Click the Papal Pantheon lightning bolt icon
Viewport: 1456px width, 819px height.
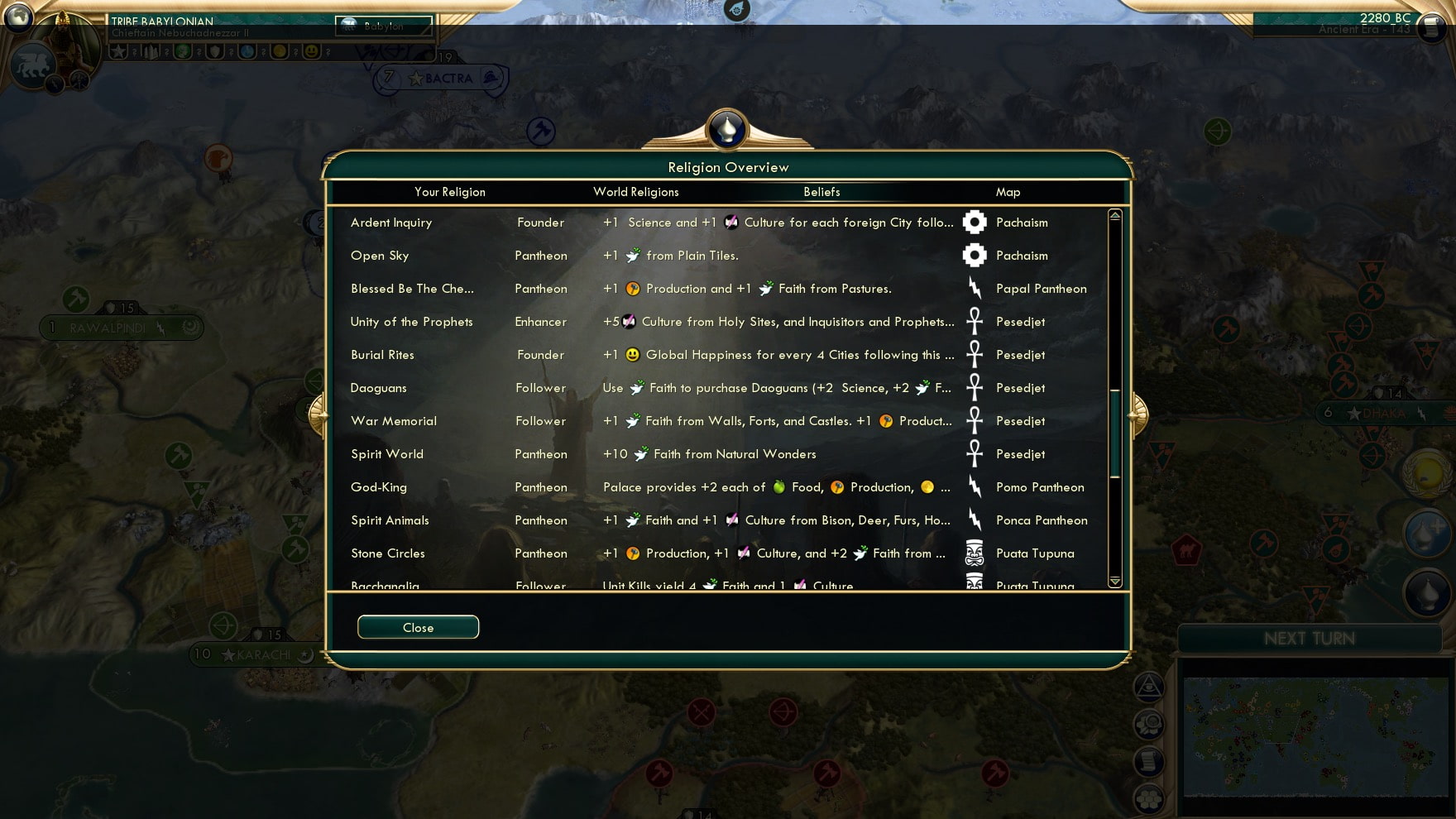tap(974, 288)
